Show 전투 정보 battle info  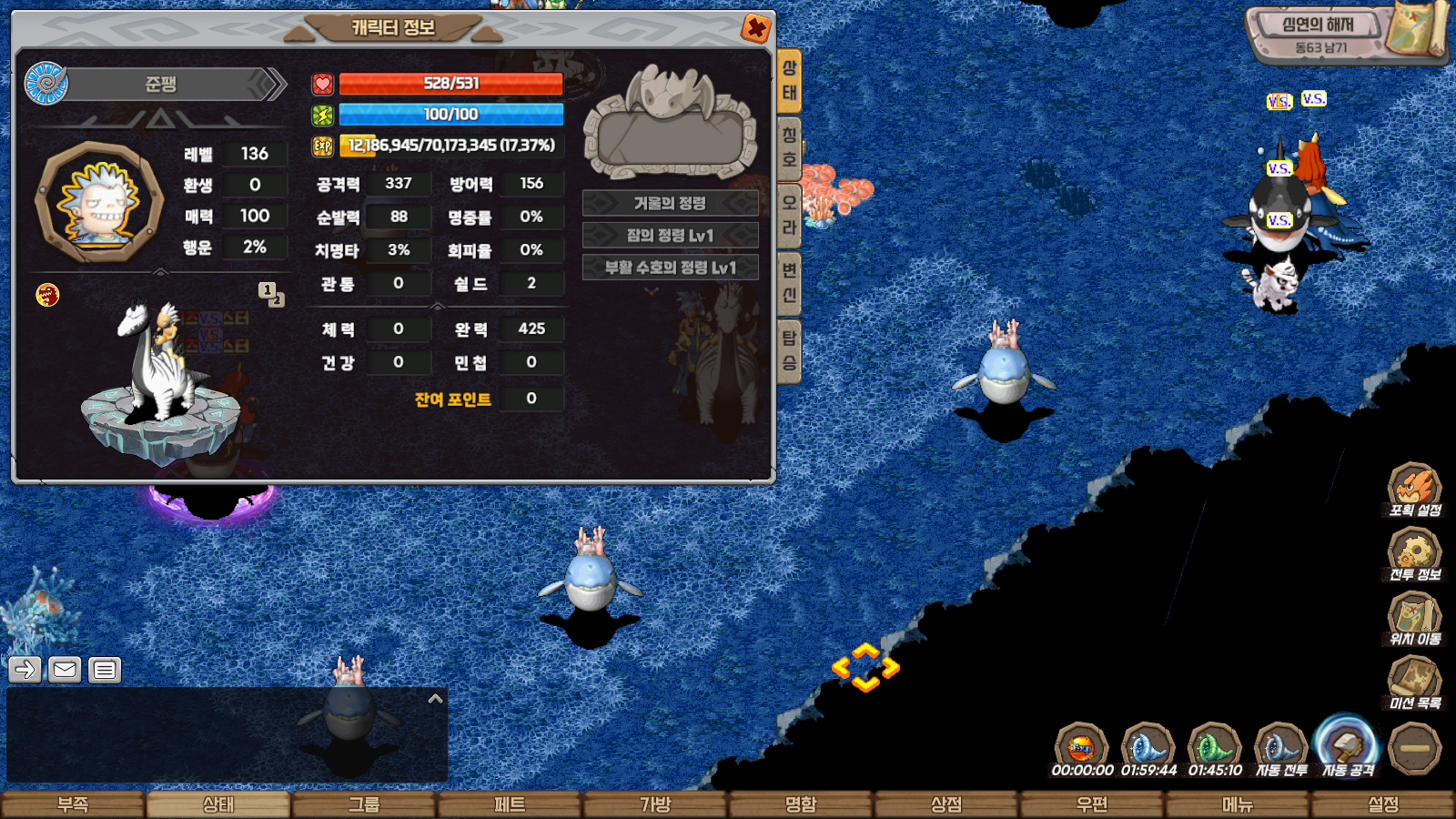[1414, 554]
